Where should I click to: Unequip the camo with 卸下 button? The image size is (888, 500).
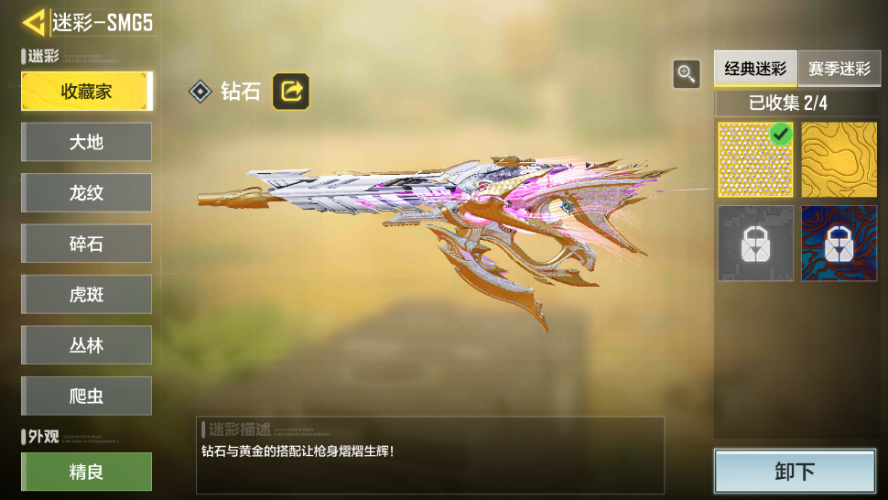tap(794, 471)
